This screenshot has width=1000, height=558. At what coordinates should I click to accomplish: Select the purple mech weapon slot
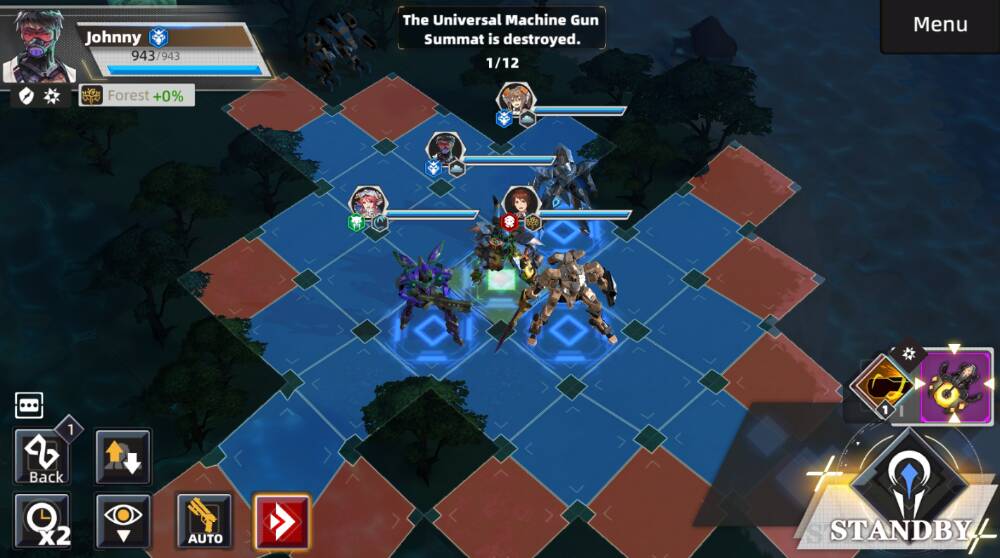pyautogui.click(x=956, y=386)
